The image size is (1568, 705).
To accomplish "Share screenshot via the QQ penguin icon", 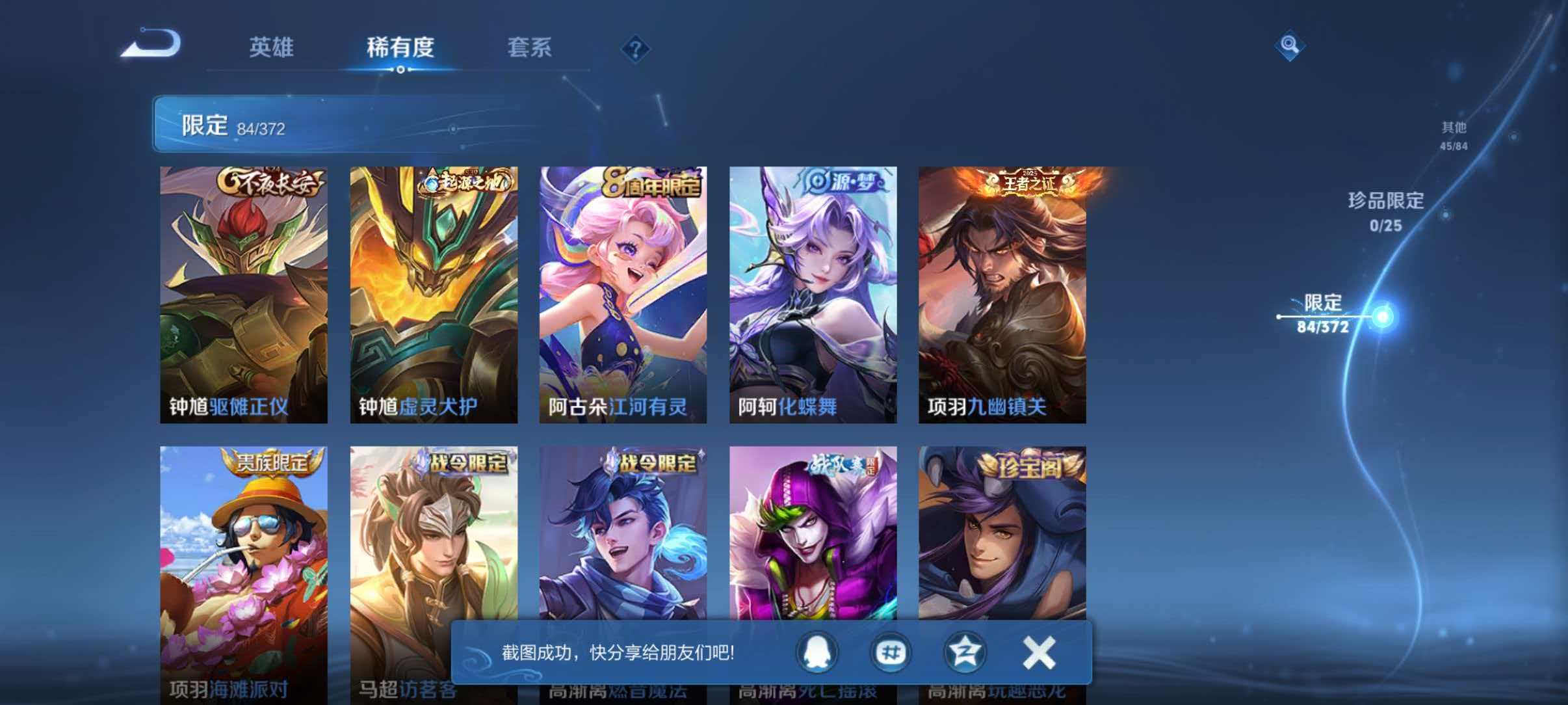I will click(818, 652).
